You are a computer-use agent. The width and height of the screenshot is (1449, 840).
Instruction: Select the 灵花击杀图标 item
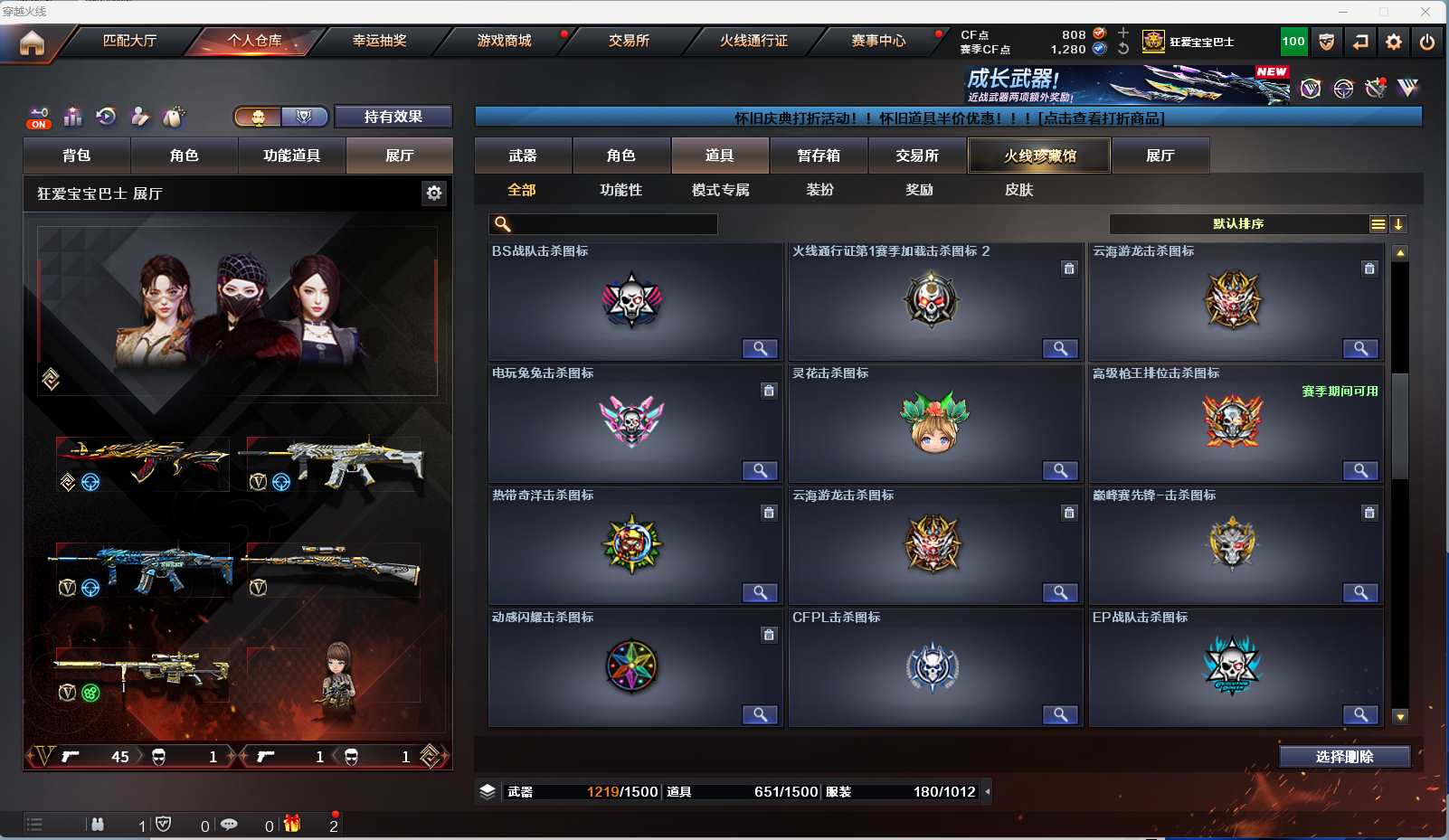click(x=934, y=424)
